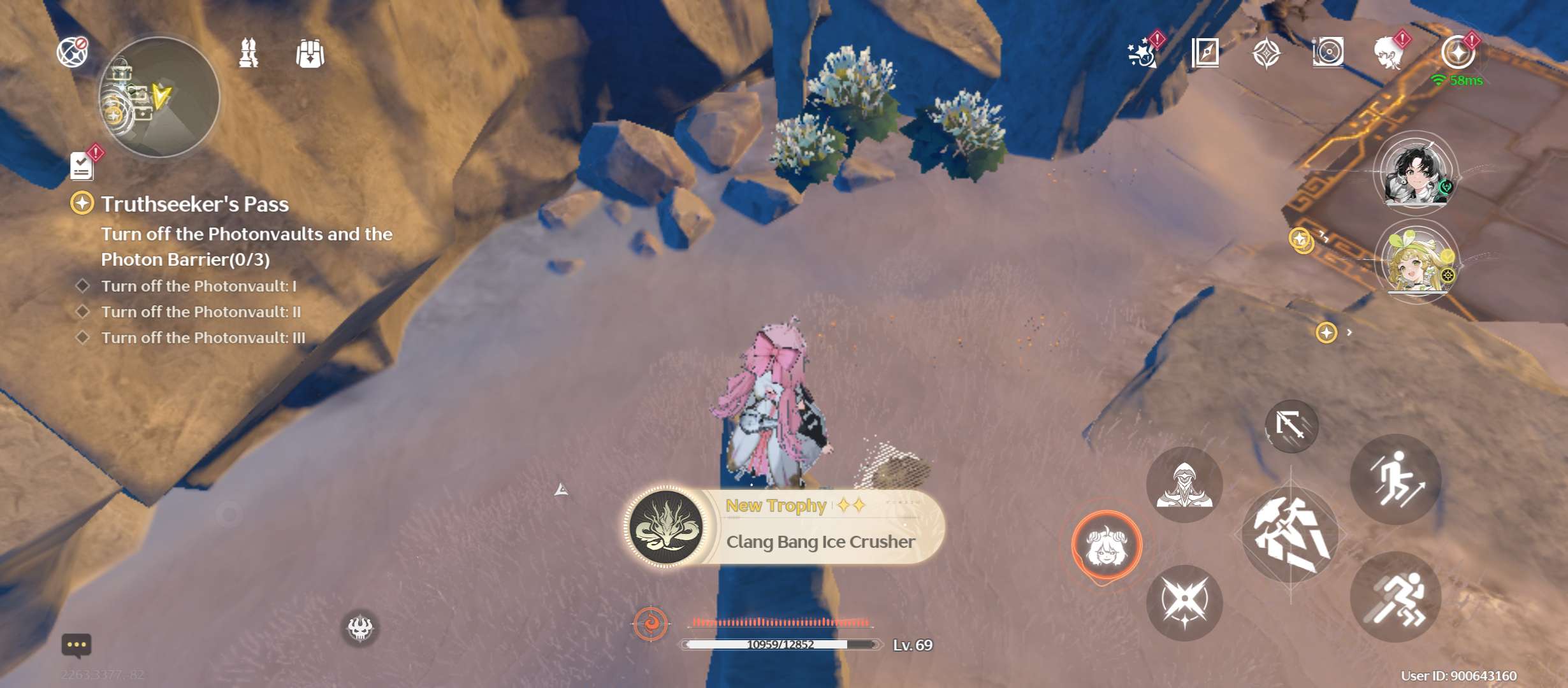Trigger the jump action button
This screenshot has width=1568, height=688.
tap(1396, 480)
